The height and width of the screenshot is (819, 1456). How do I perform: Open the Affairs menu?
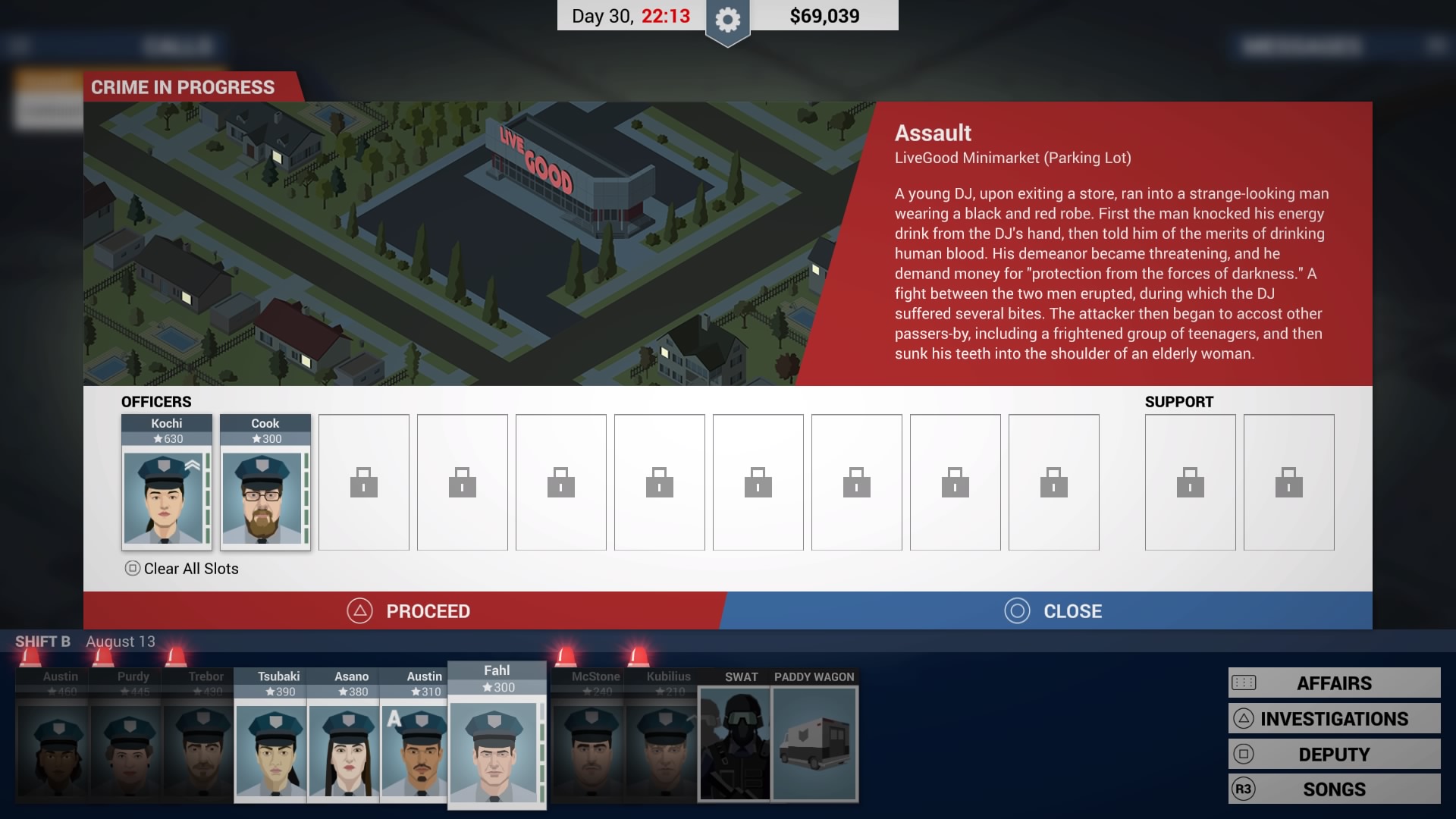[1334, 683]
